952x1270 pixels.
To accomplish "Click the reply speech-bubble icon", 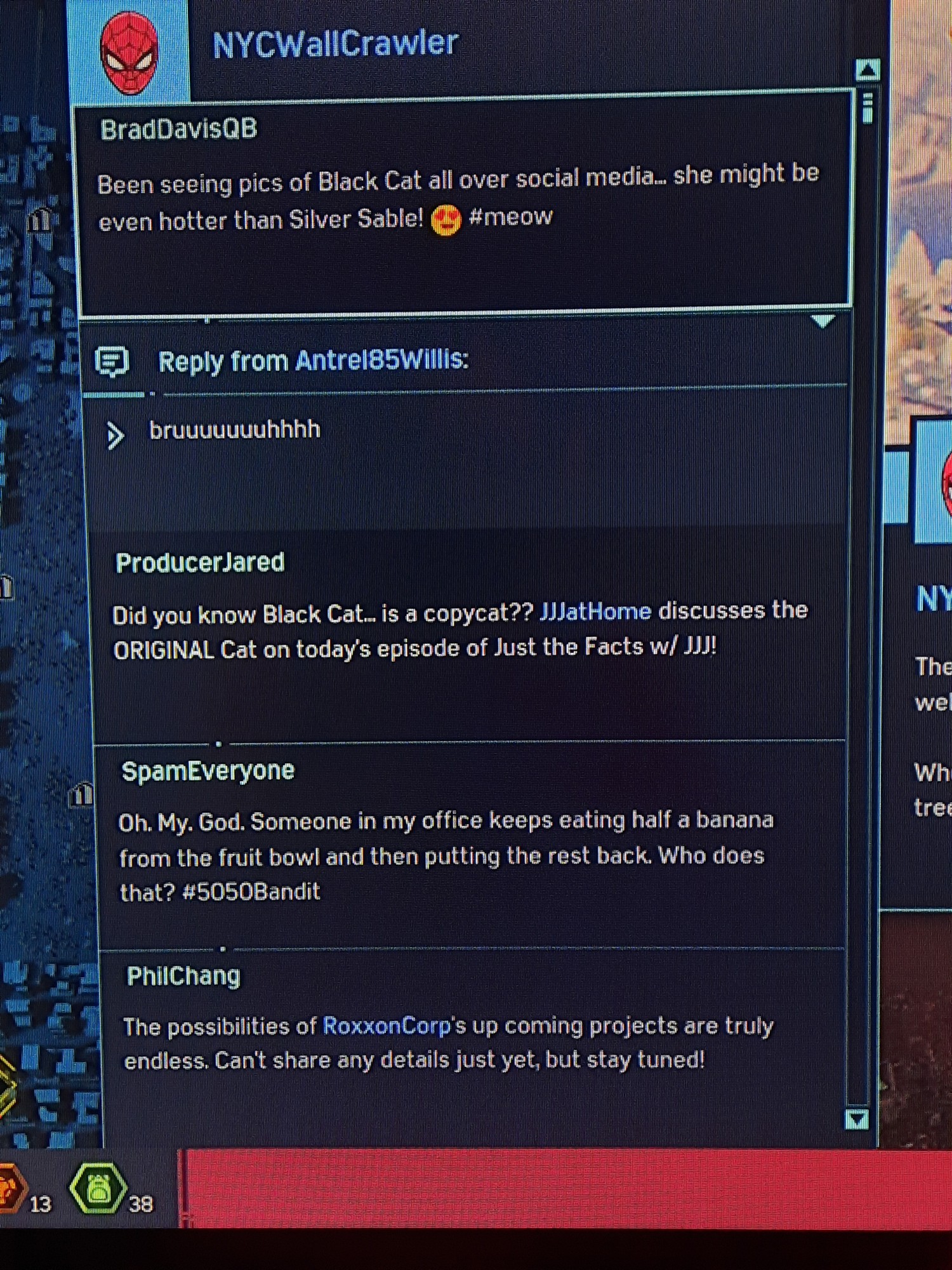I will [x=112, y=362].
